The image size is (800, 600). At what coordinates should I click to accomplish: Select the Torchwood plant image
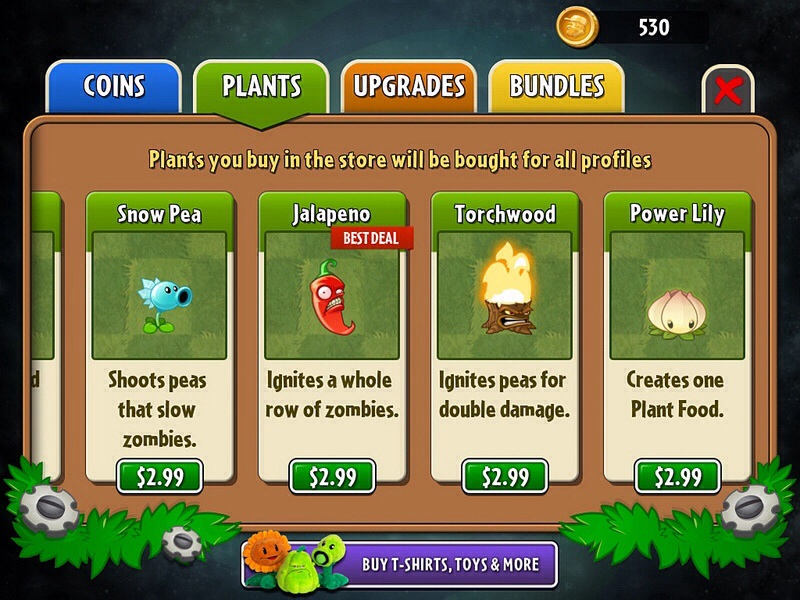504,295
